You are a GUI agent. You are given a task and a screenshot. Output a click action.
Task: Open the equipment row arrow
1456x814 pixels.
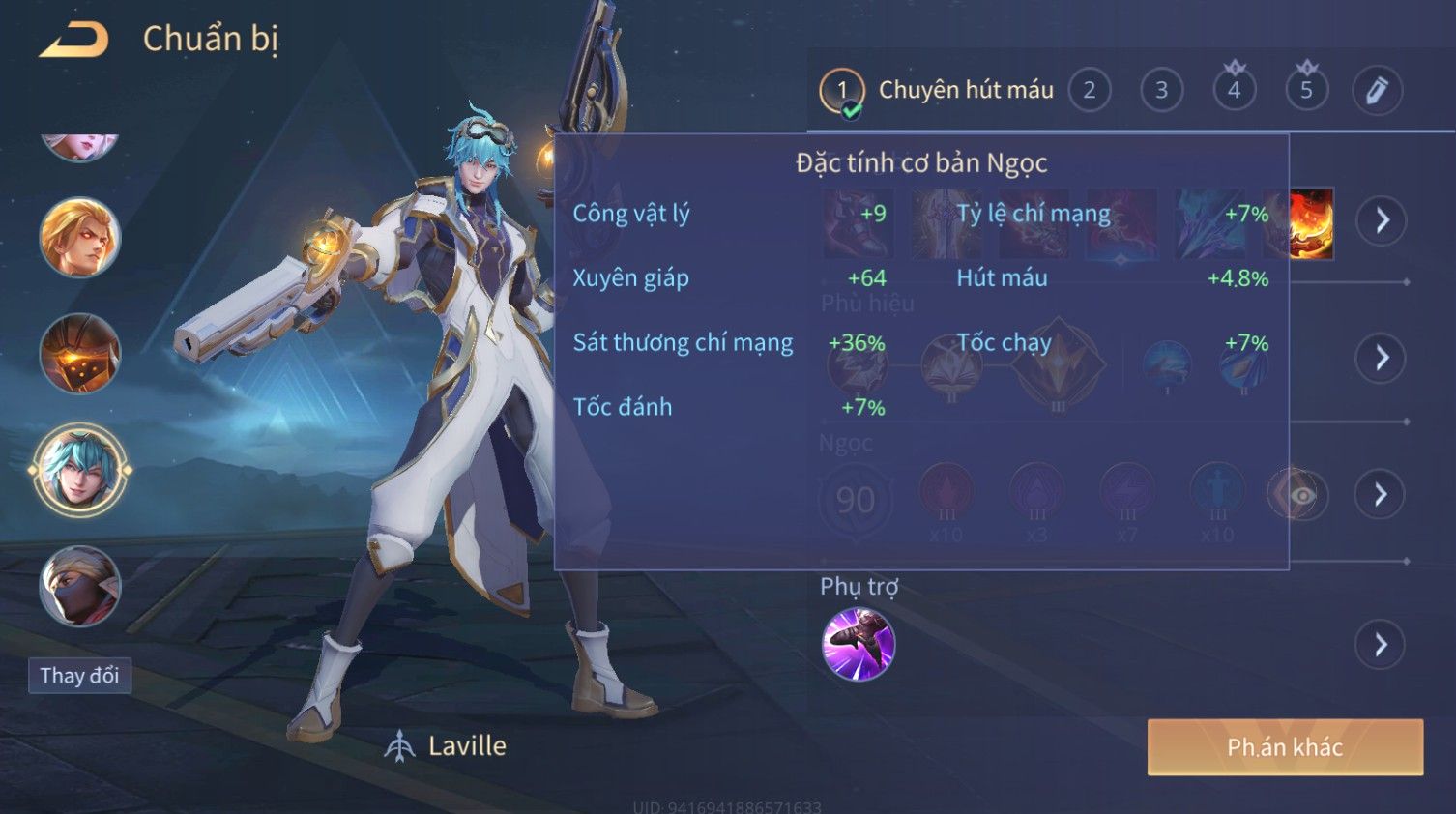1381,220
